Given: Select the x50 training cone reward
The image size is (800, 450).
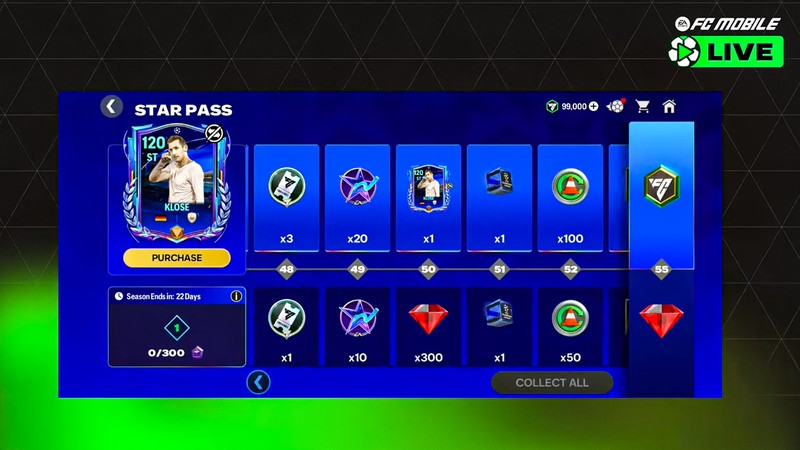Looking at the screenshot, I should click(570, 327).
